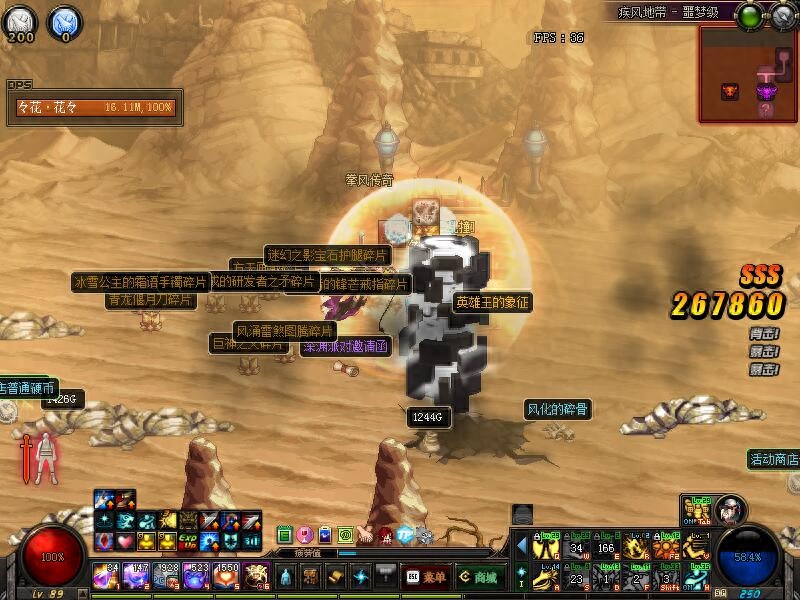Click the Exp Up buff icon
This screenshot has height=600, width=800.
[189, 542]
